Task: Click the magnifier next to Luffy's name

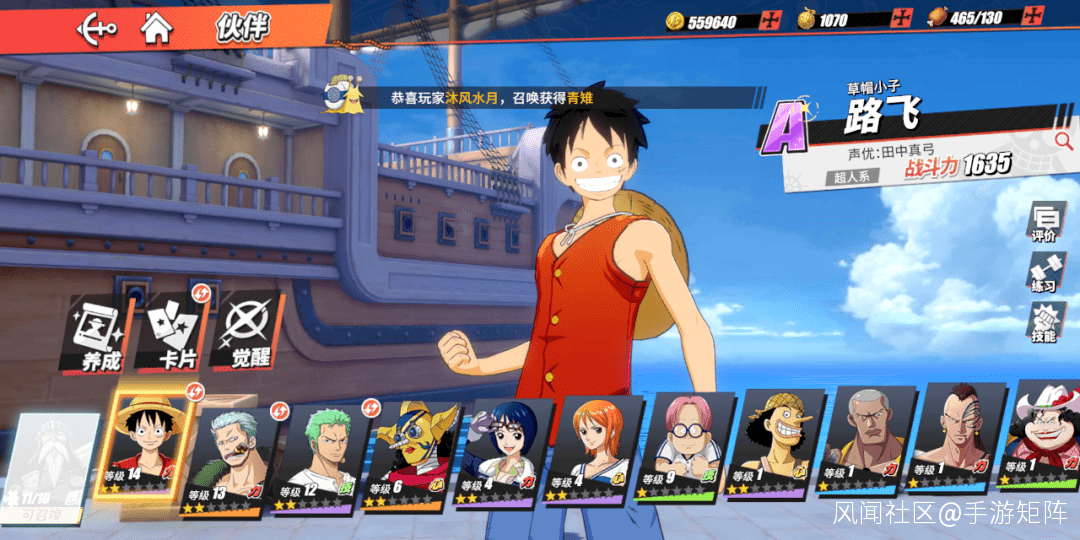Action: point(1063,141)
